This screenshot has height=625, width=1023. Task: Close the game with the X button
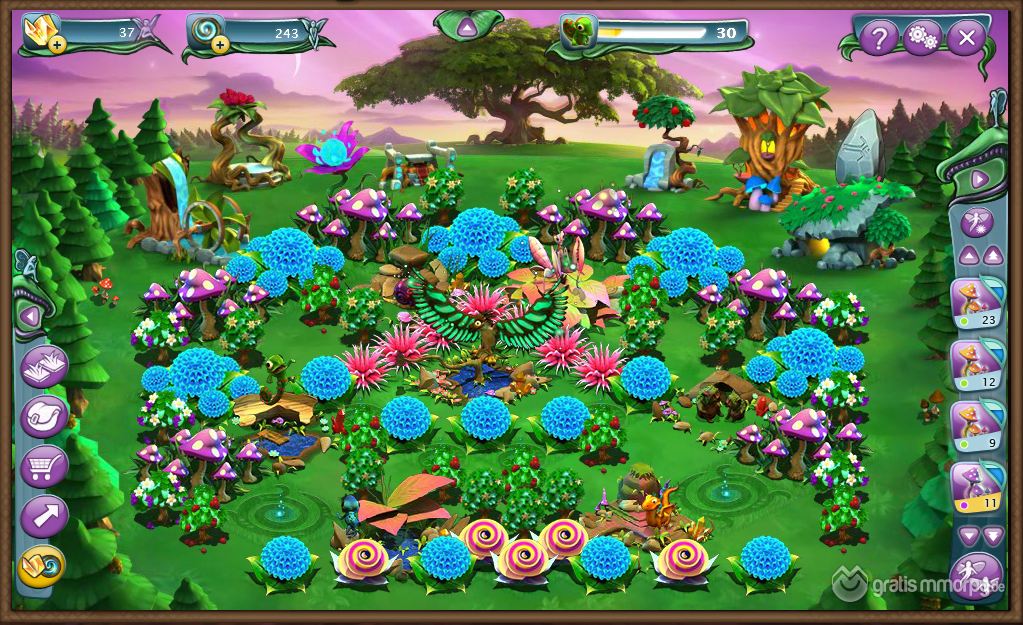coord(965,39)
